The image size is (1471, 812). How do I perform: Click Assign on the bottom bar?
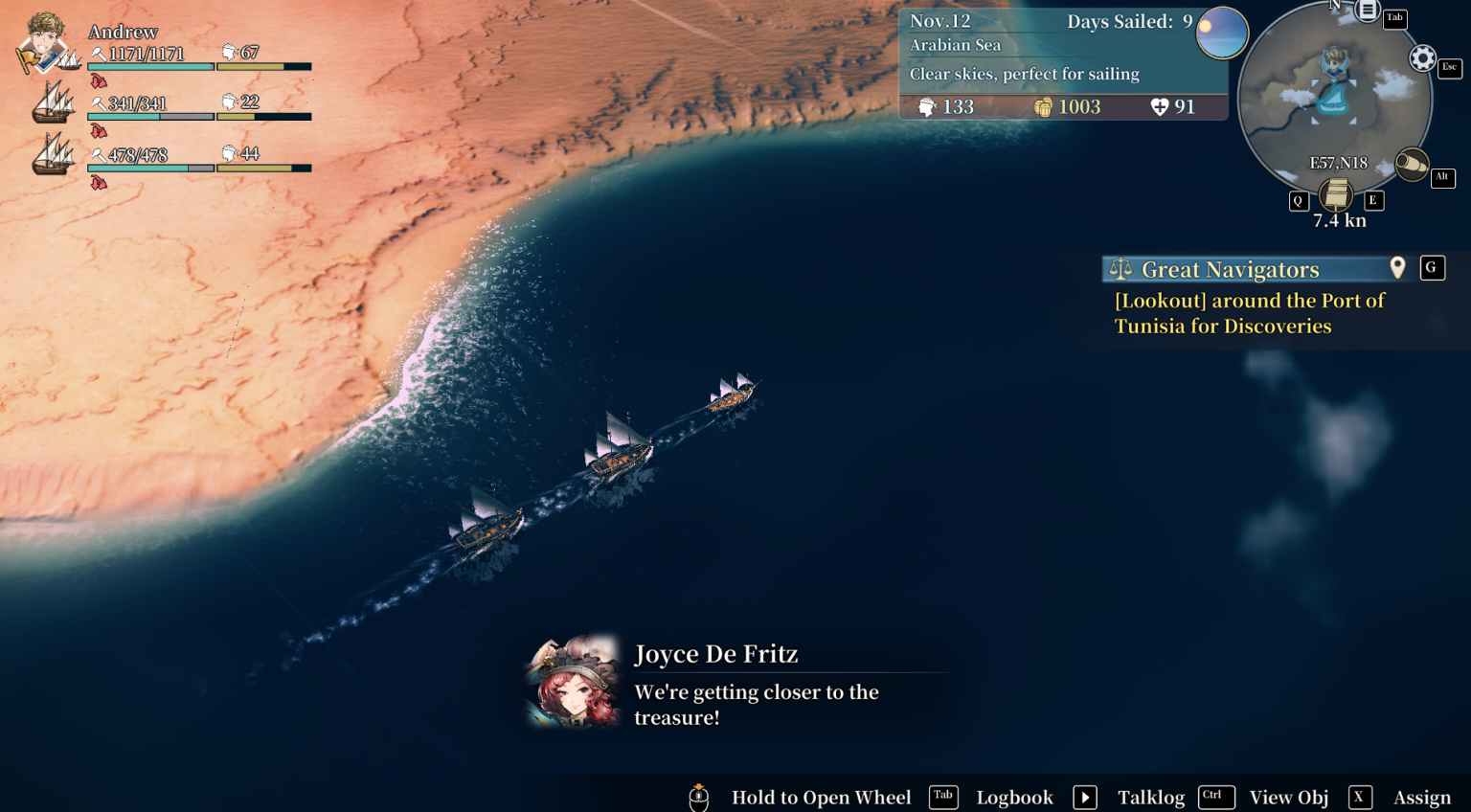[x=1421, y=797]
